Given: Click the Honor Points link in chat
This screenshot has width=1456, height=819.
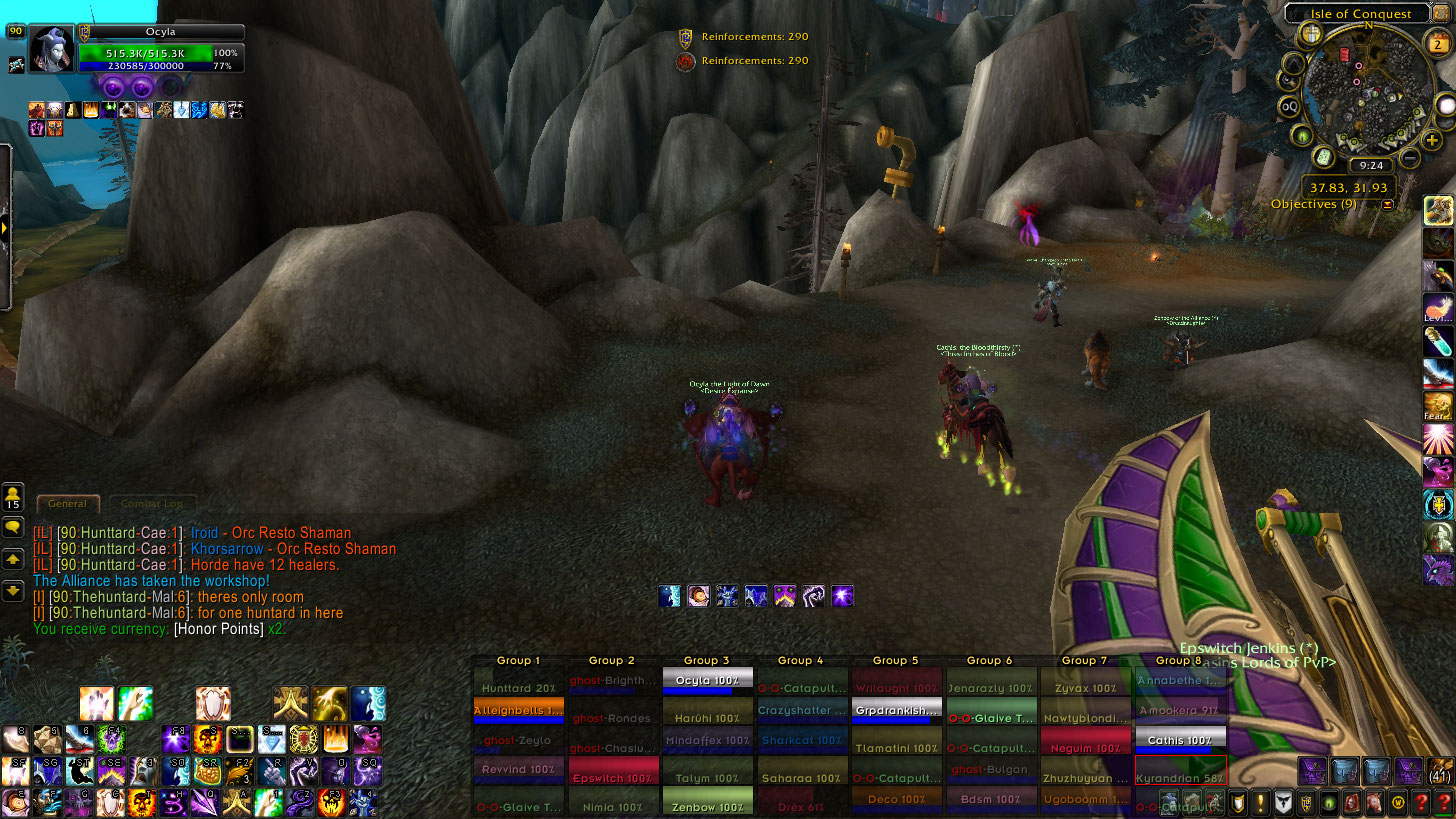Looking at the screenshot, I should [x=219, y=629].
